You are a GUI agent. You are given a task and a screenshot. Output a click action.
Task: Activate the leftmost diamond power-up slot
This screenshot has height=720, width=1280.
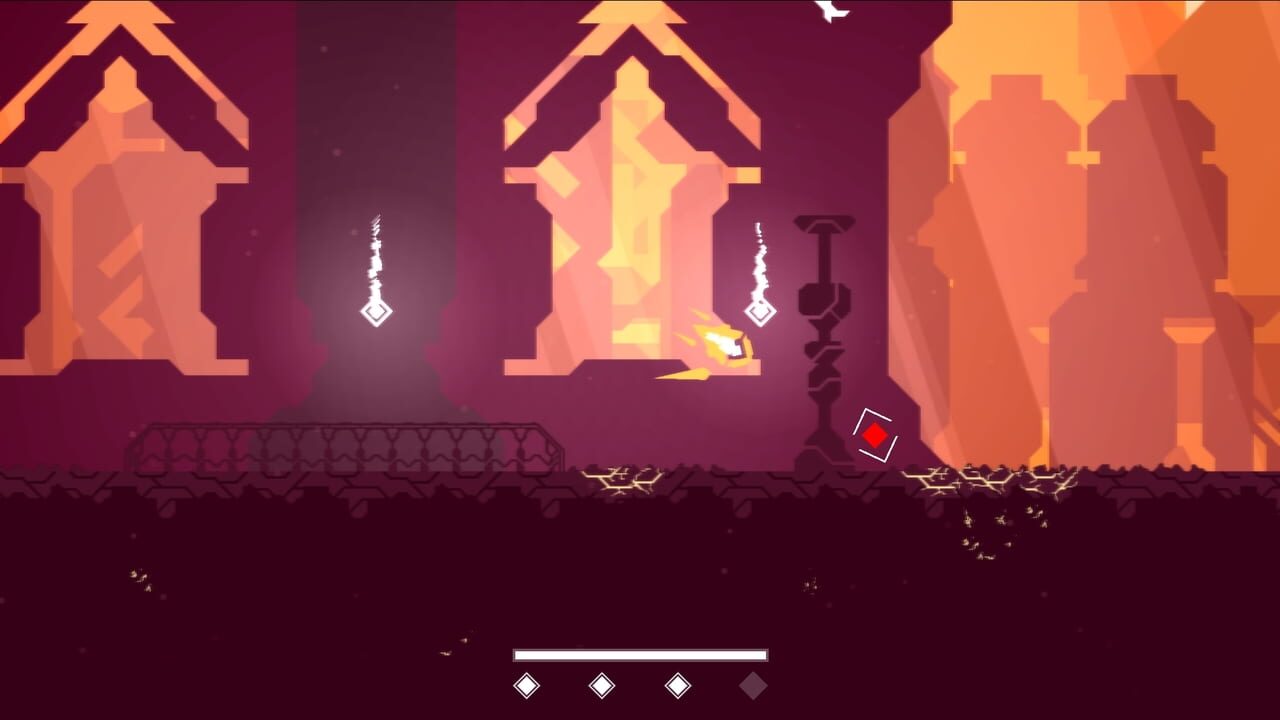tap(524, 686)
